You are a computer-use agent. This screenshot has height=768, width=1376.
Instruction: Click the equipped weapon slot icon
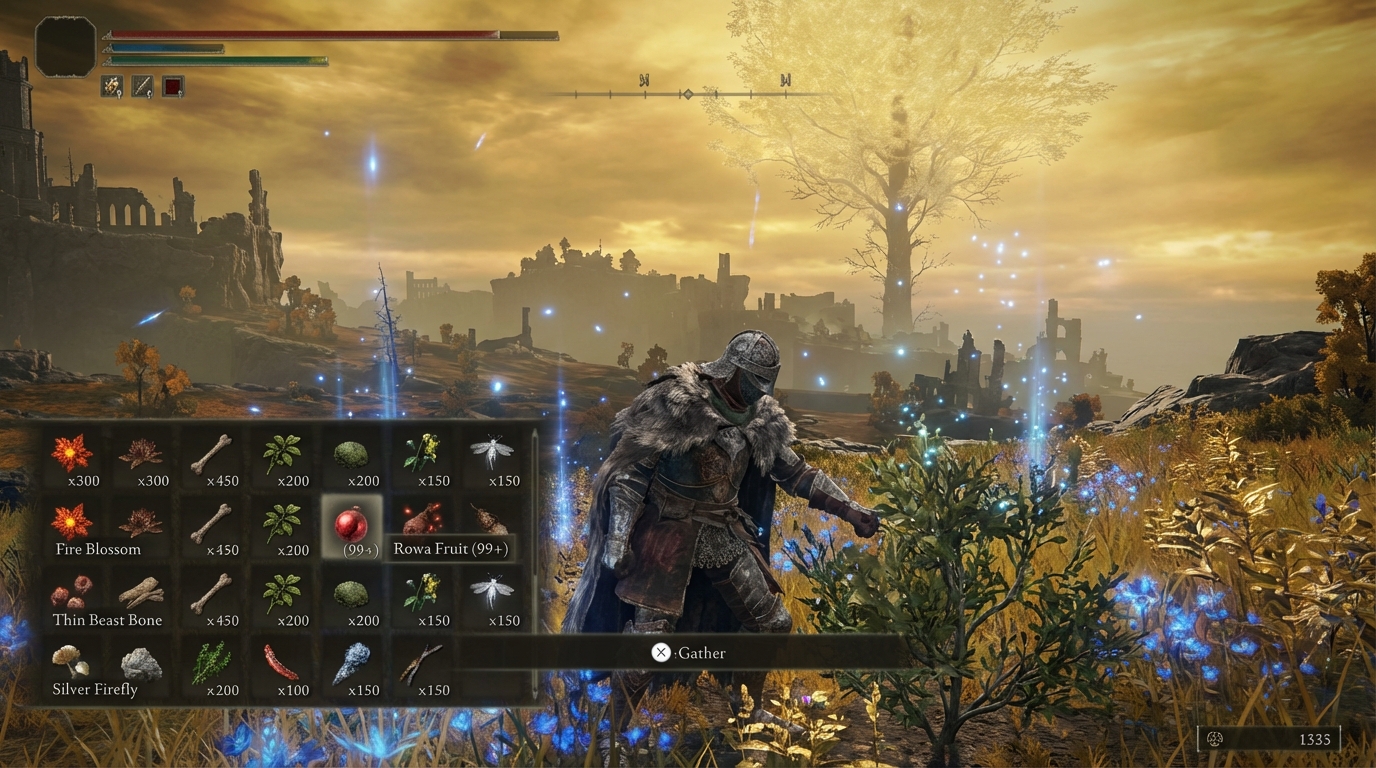point(142,85)
